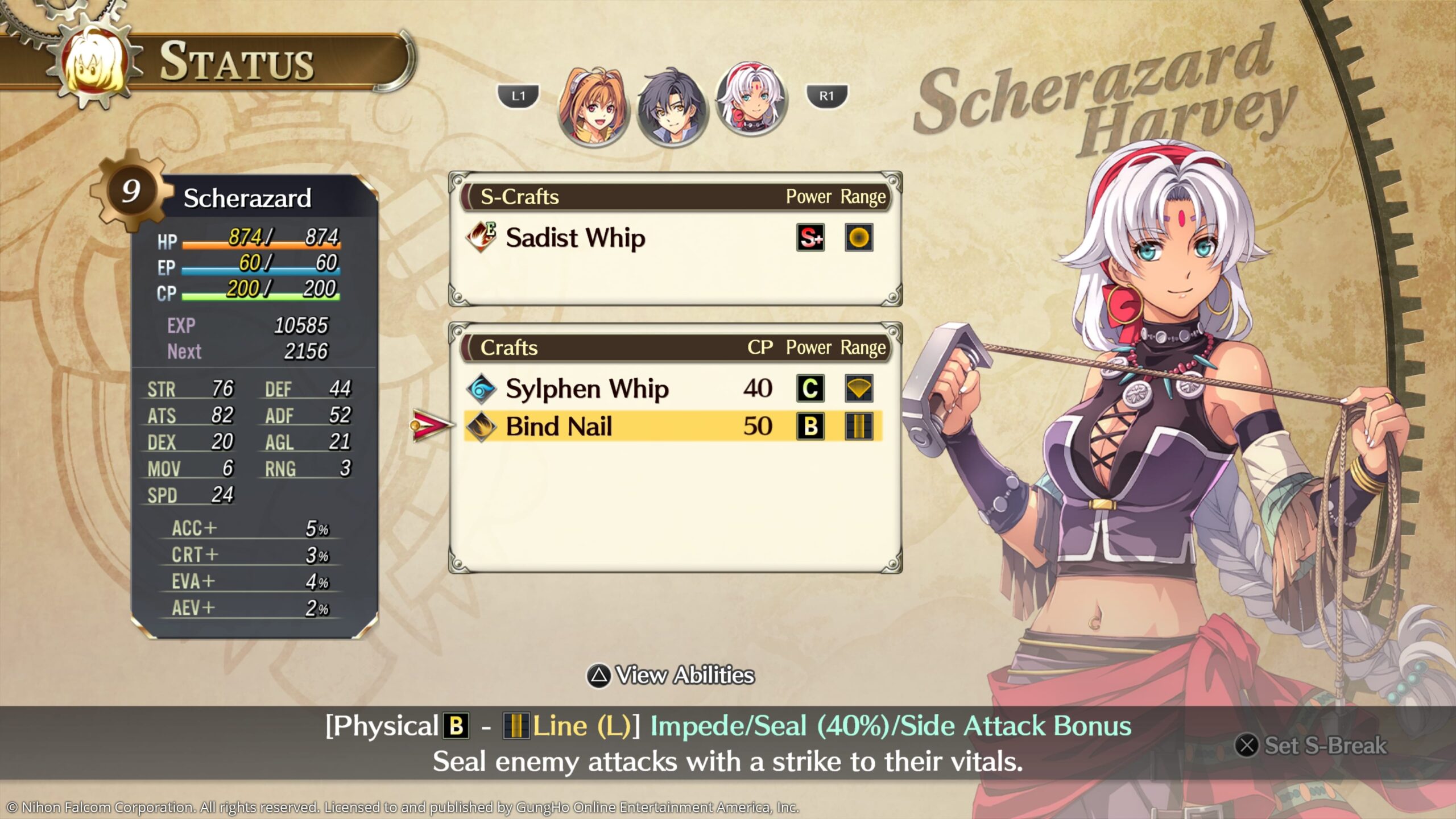
Task: Select the Sadist Whip S-Craft
Action: point(575,238)
